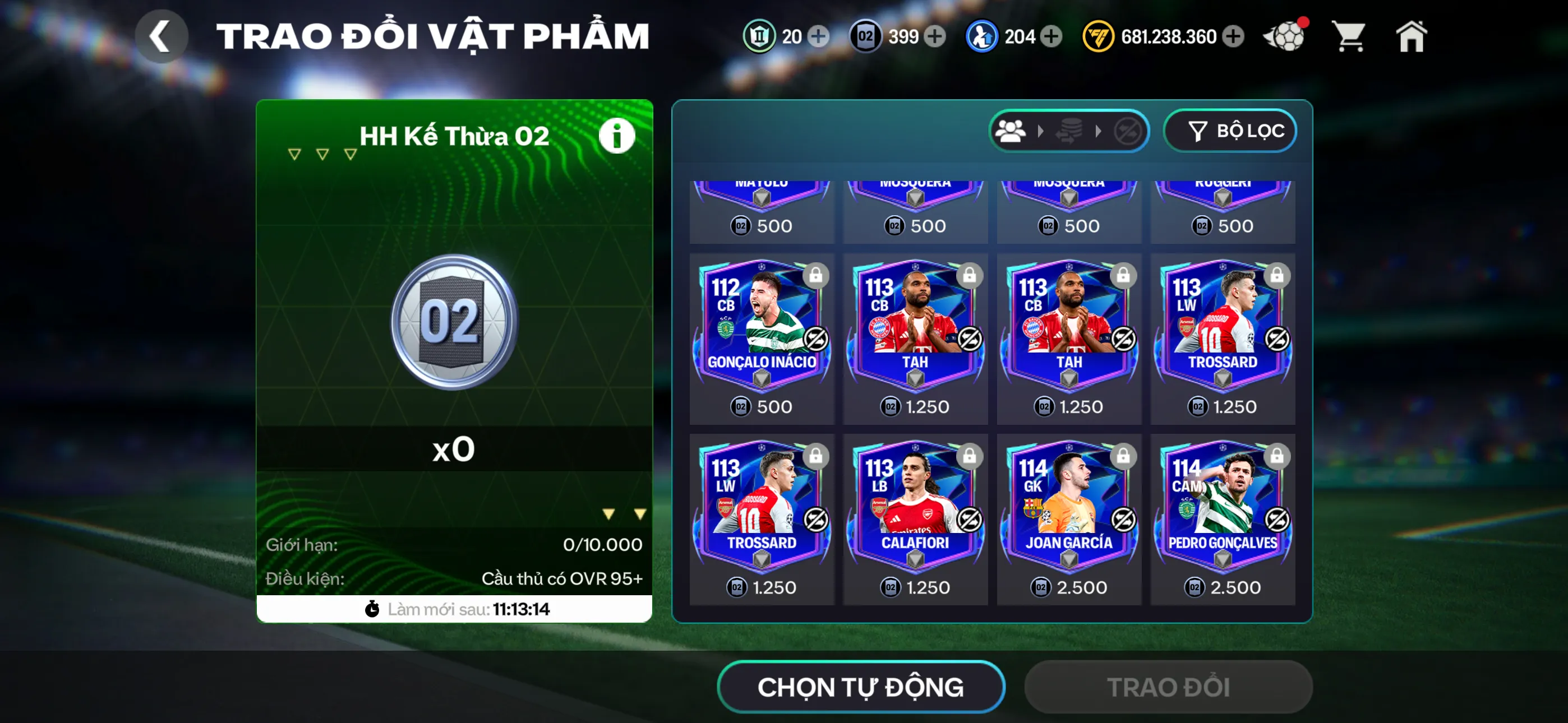Toggle the untradeable filter icon
The width and height of the screenshot is (1568, 723).
coord(1129,130)
